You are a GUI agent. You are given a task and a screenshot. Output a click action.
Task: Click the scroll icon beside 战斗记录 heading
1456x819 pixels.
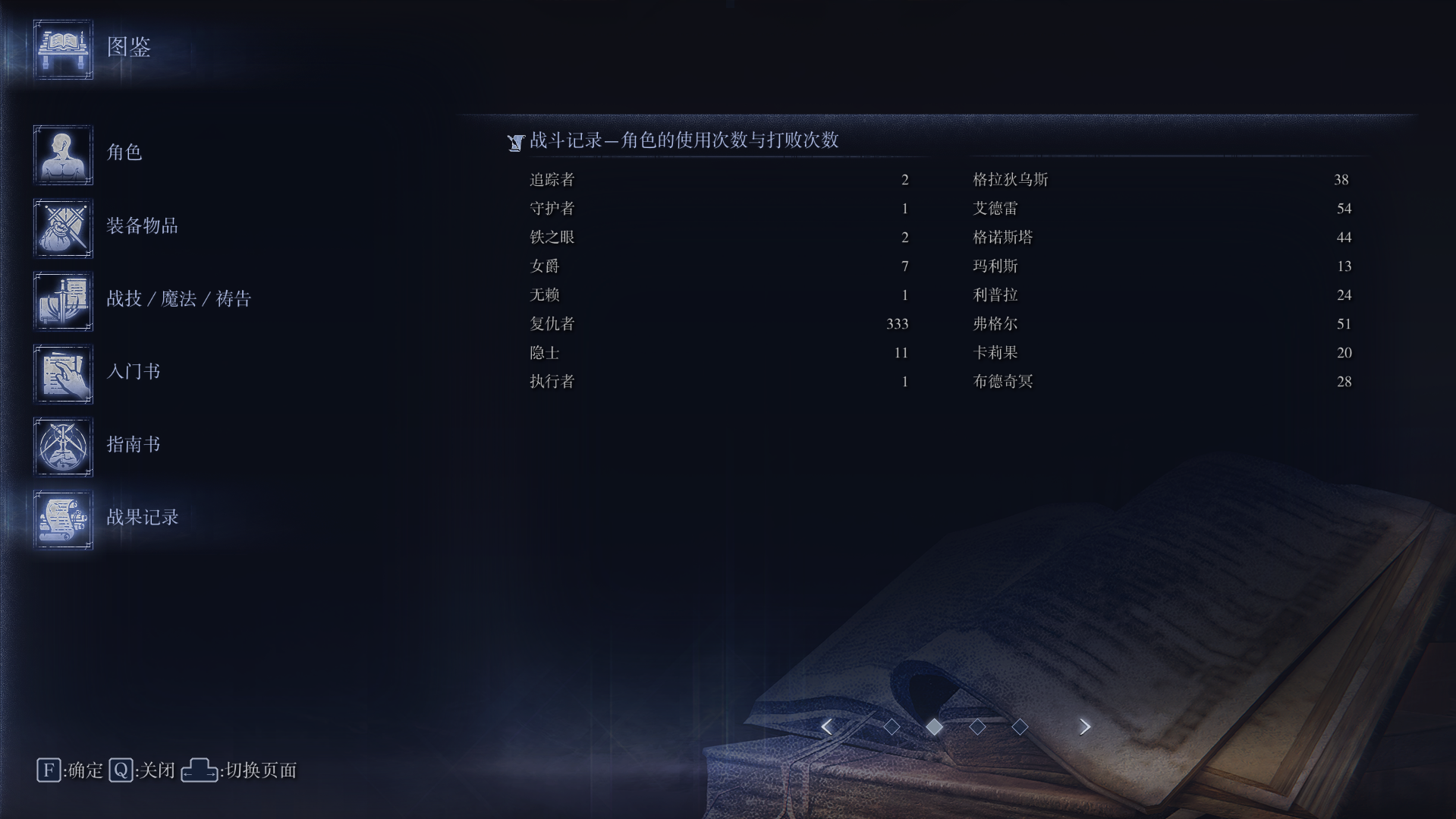tap(515, 141)
